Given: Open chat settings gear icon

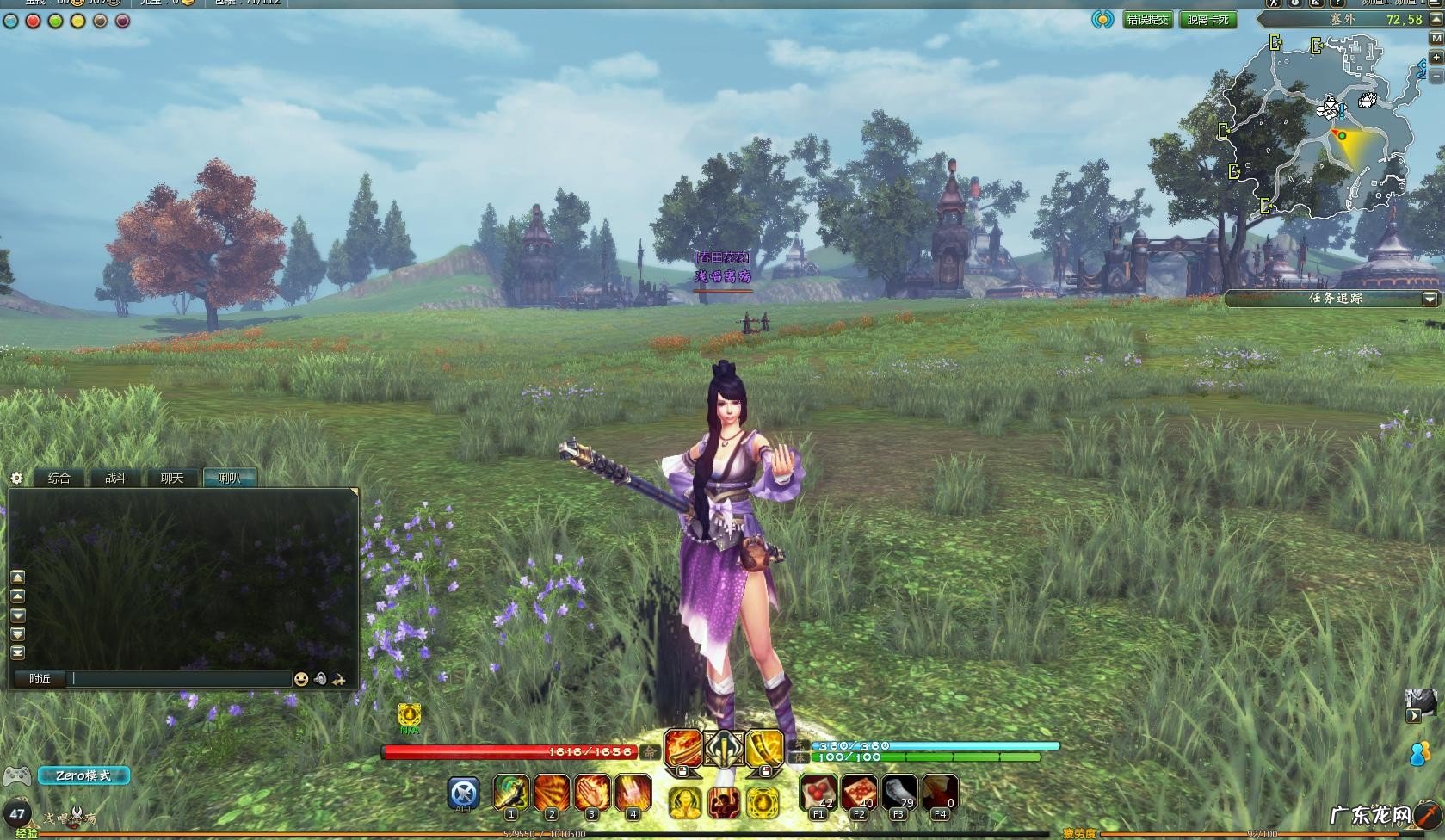Looking at the screenshot, I should (x=16, y=478).
